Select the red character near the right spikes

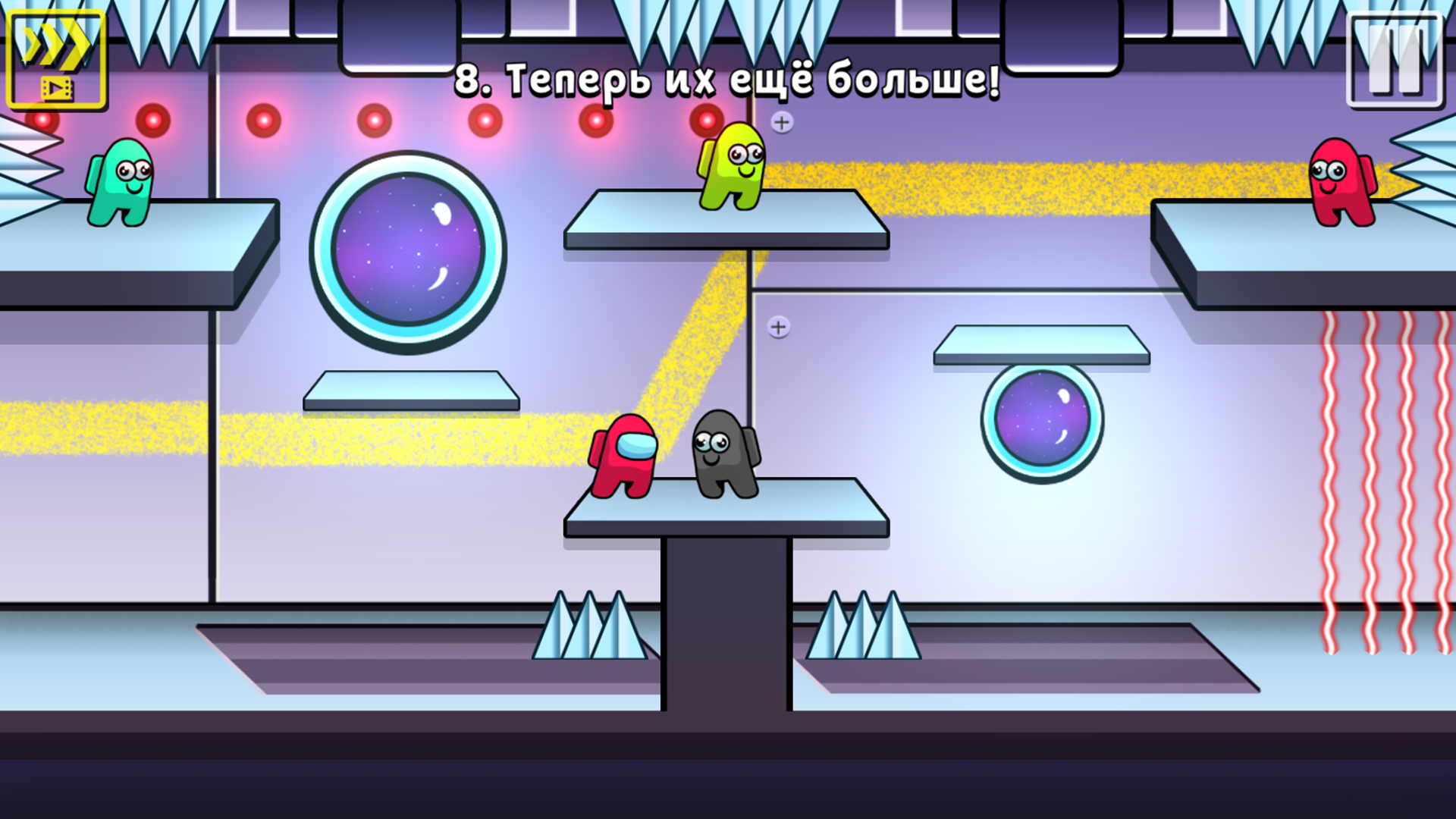pyautogui.click(x=1342, y=182)
